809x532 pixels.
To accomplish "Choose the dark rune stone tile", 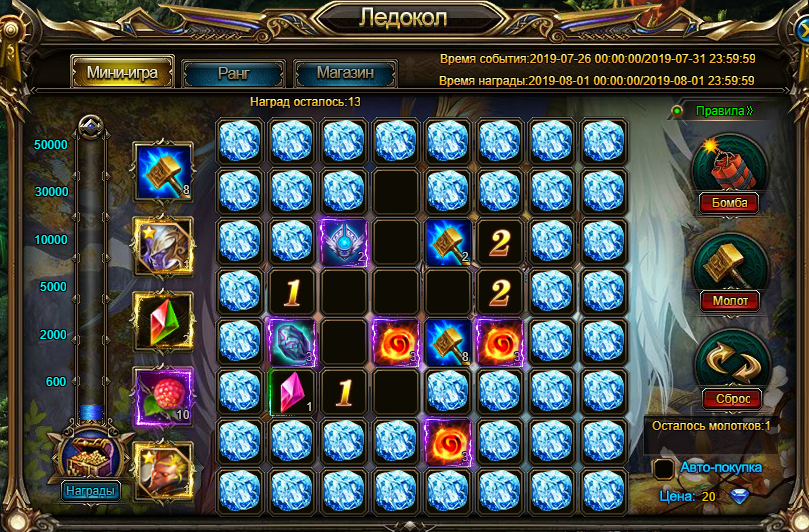I will pyautogui.click(x=292, y=341).
